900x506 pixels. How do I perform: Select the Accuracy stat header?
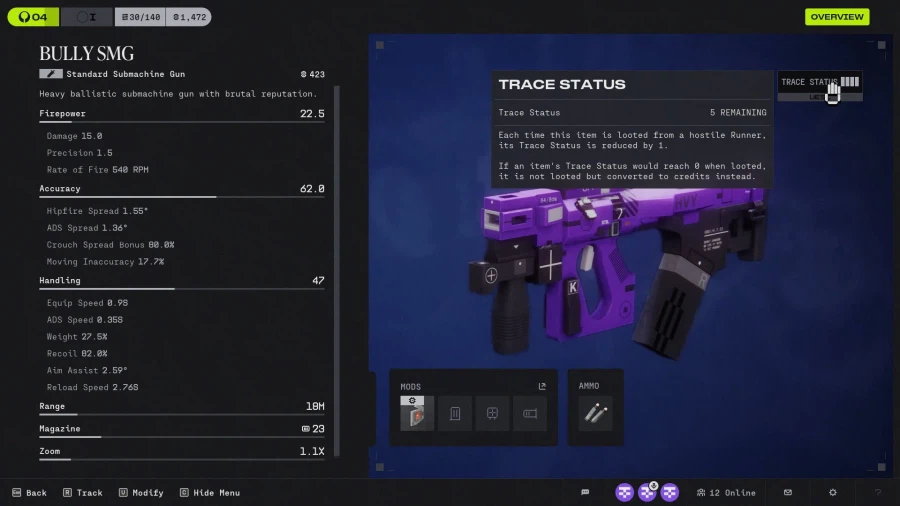click(x=60, y=189)
